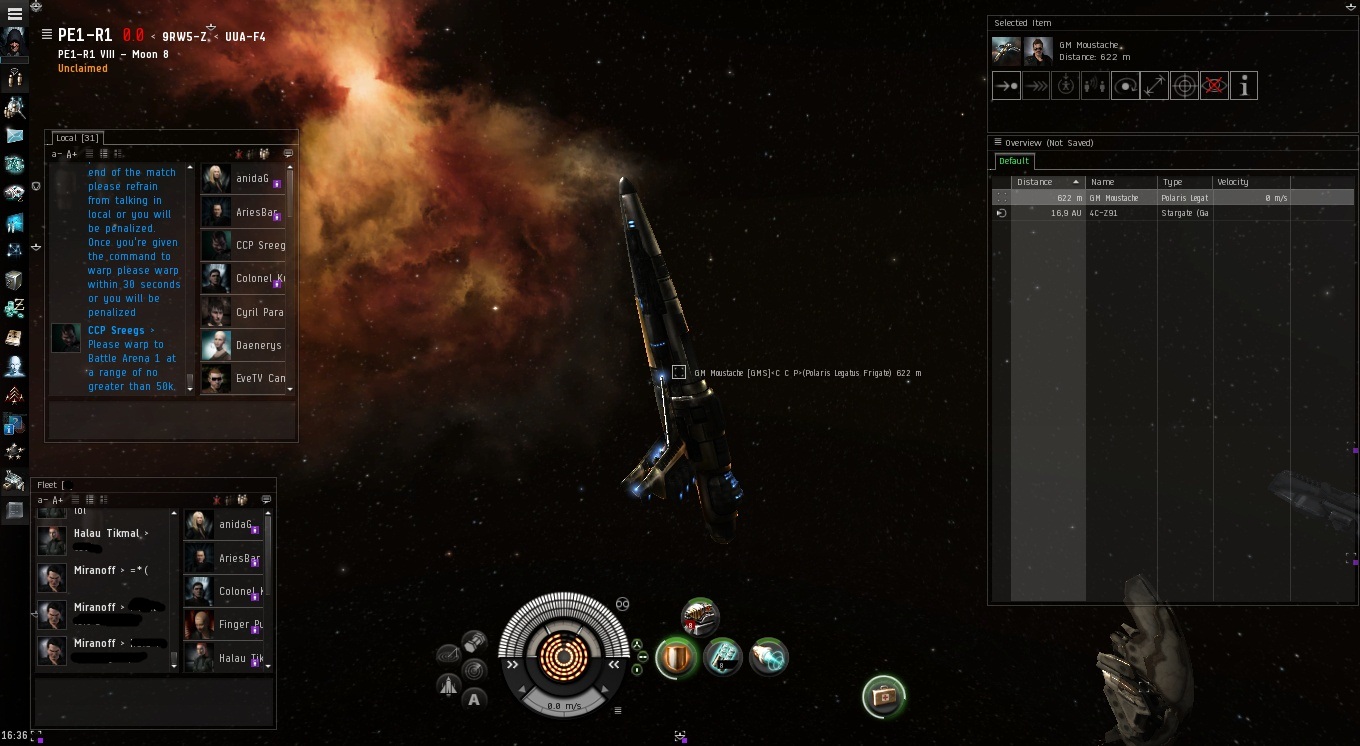Orbit the selected item
This screenshot has height=746, width=1360.
coord(1125,86)
